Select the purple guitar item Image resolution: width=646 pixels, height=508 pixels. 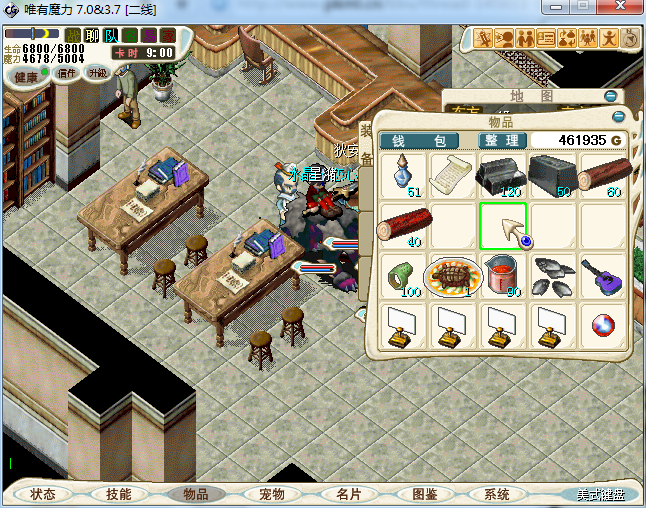(x=604, y=275)
